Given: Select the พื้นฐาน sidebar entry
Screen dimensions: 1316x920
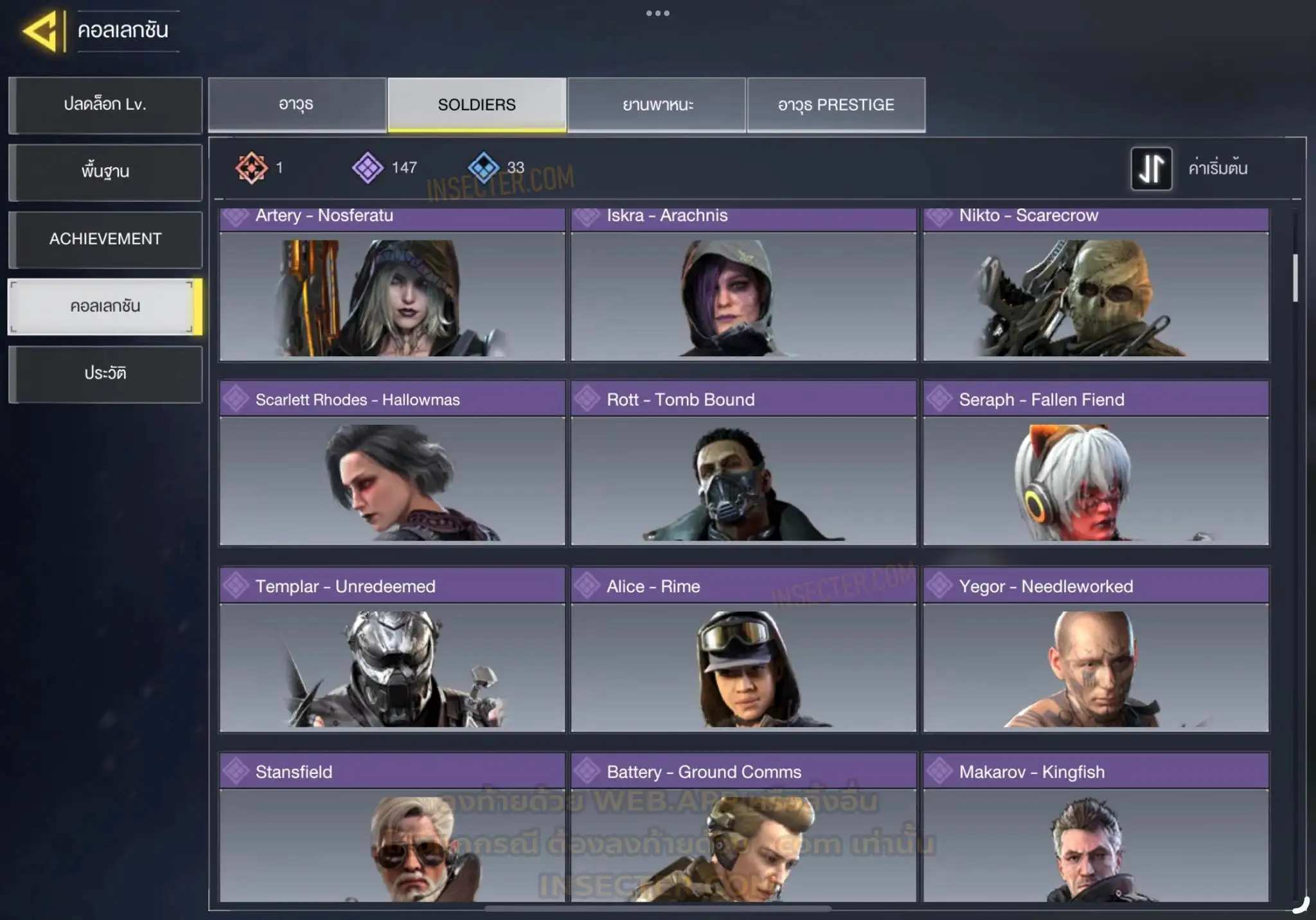Looking at the screenshot, I should point(105,172).
